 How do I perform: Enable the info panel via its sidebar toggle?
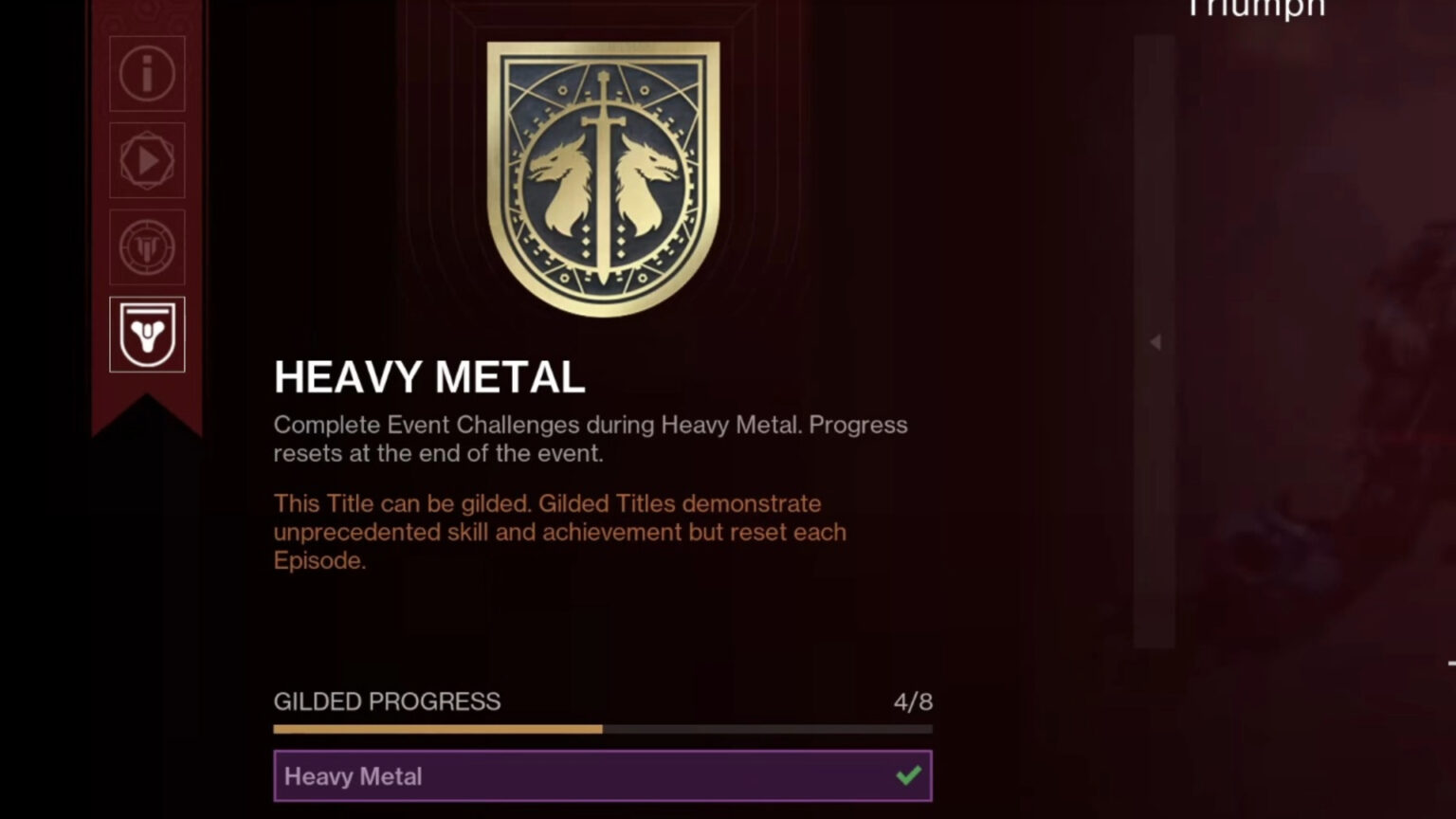(147, 76)
